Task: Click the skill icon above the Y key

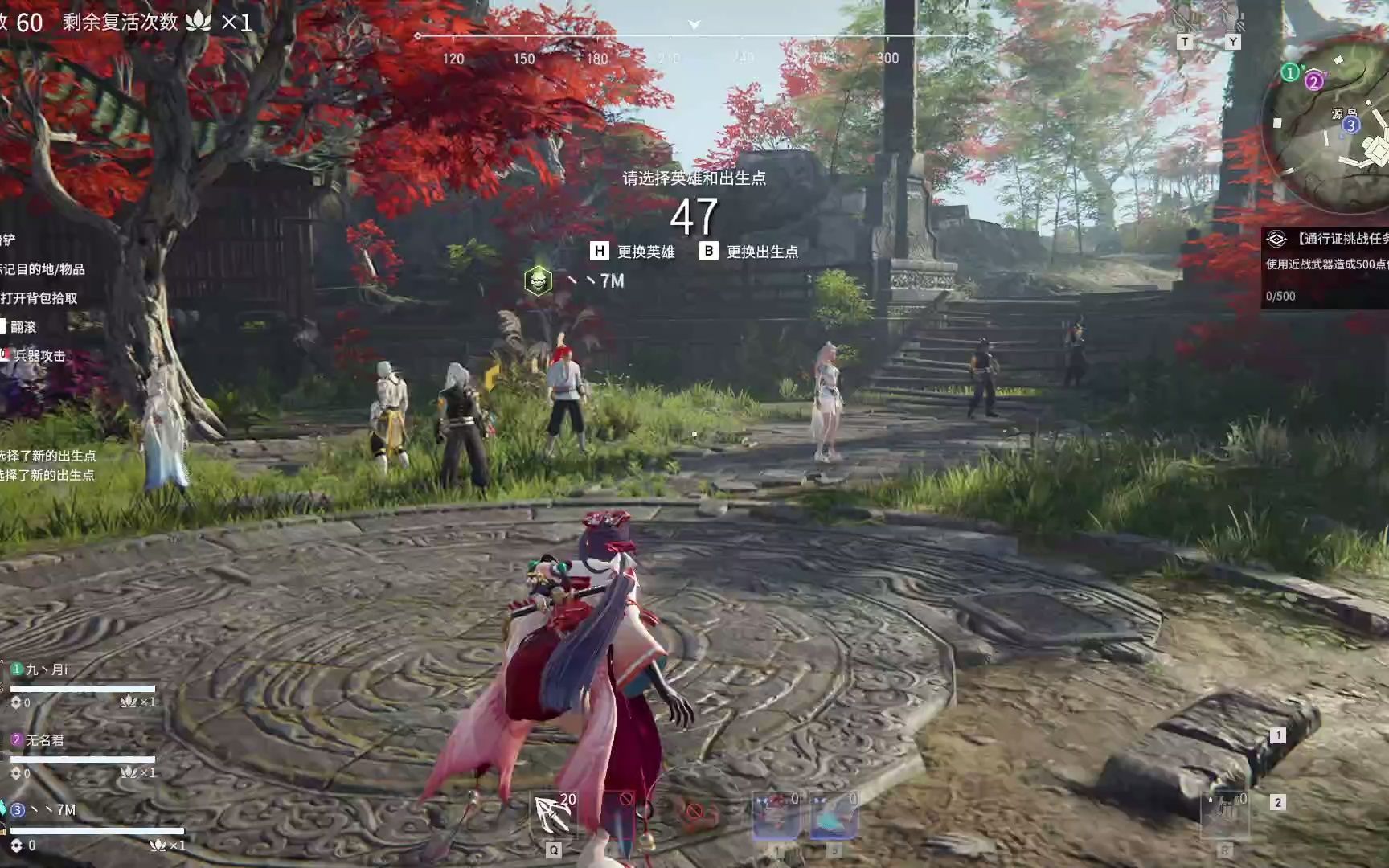Action: click(x=1231, y=19)
